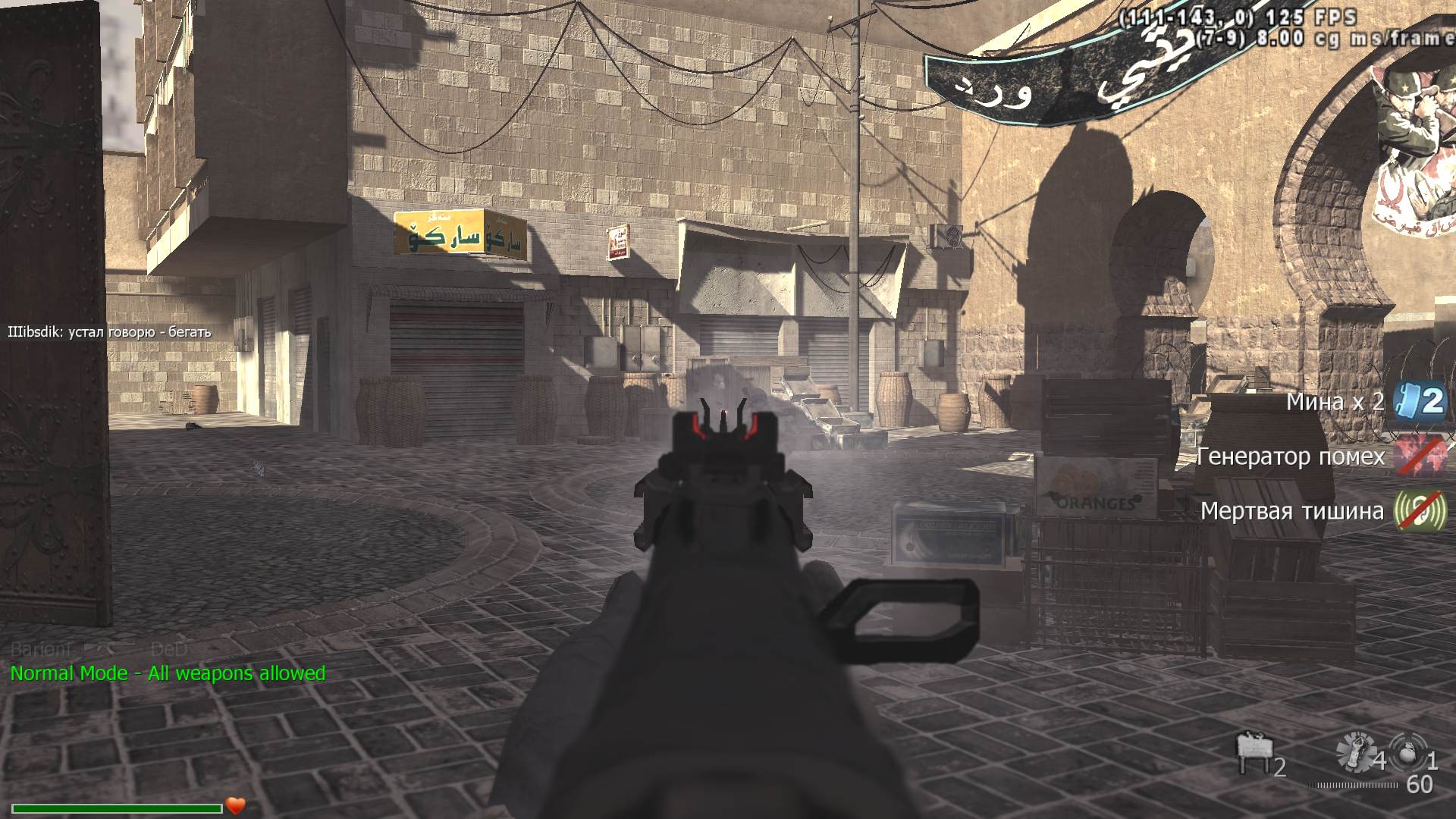Click the Генератор помех perk icon
This screenshot has height=819, width=1456.
(1419, 456)
